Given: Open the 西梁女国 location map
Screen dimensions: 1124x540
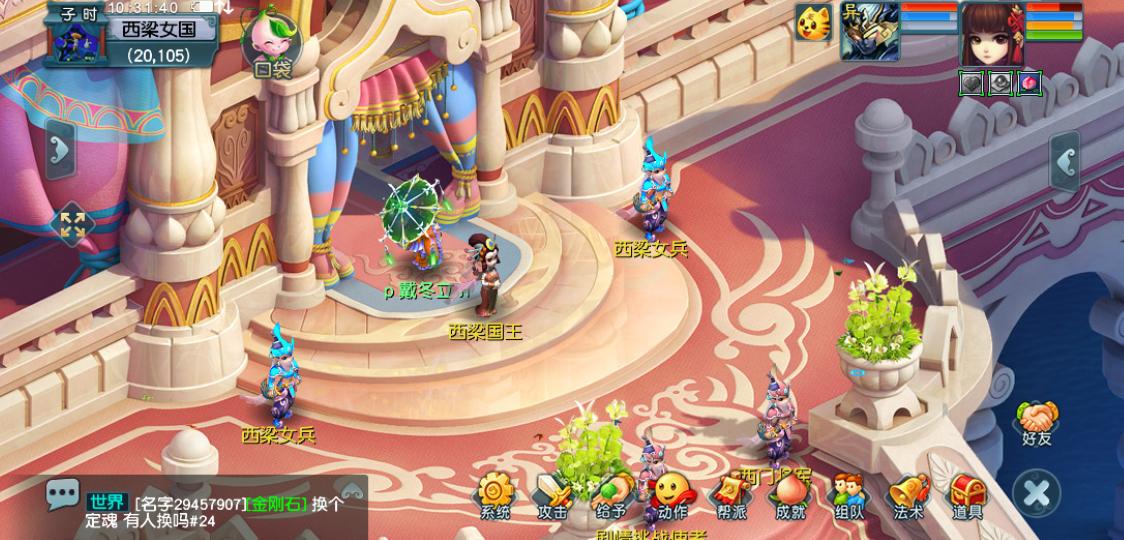Looking at the screenshot, I should coord(160,30).
